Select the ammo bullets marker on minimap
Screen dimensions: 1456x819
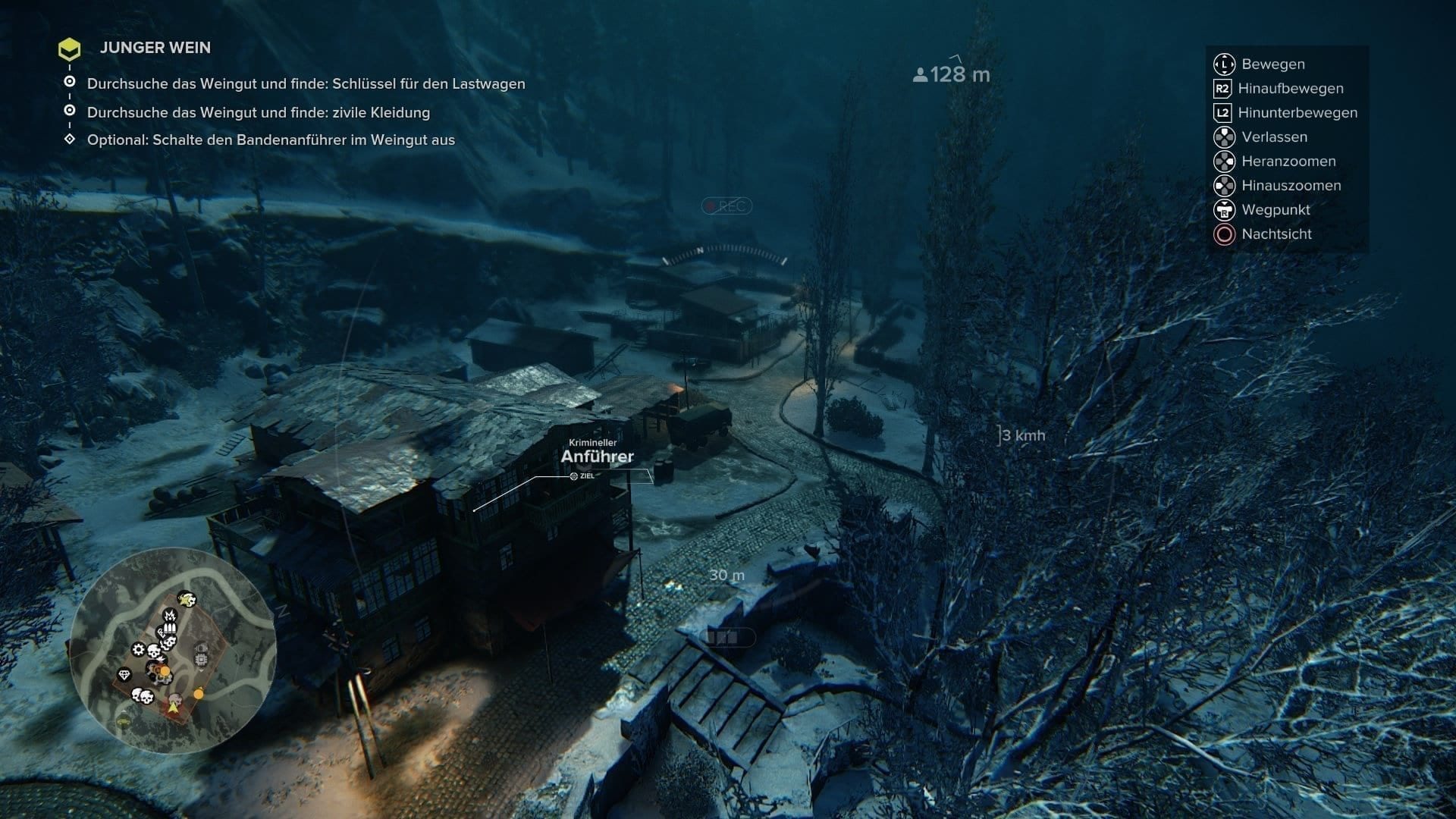coord(169,629)
